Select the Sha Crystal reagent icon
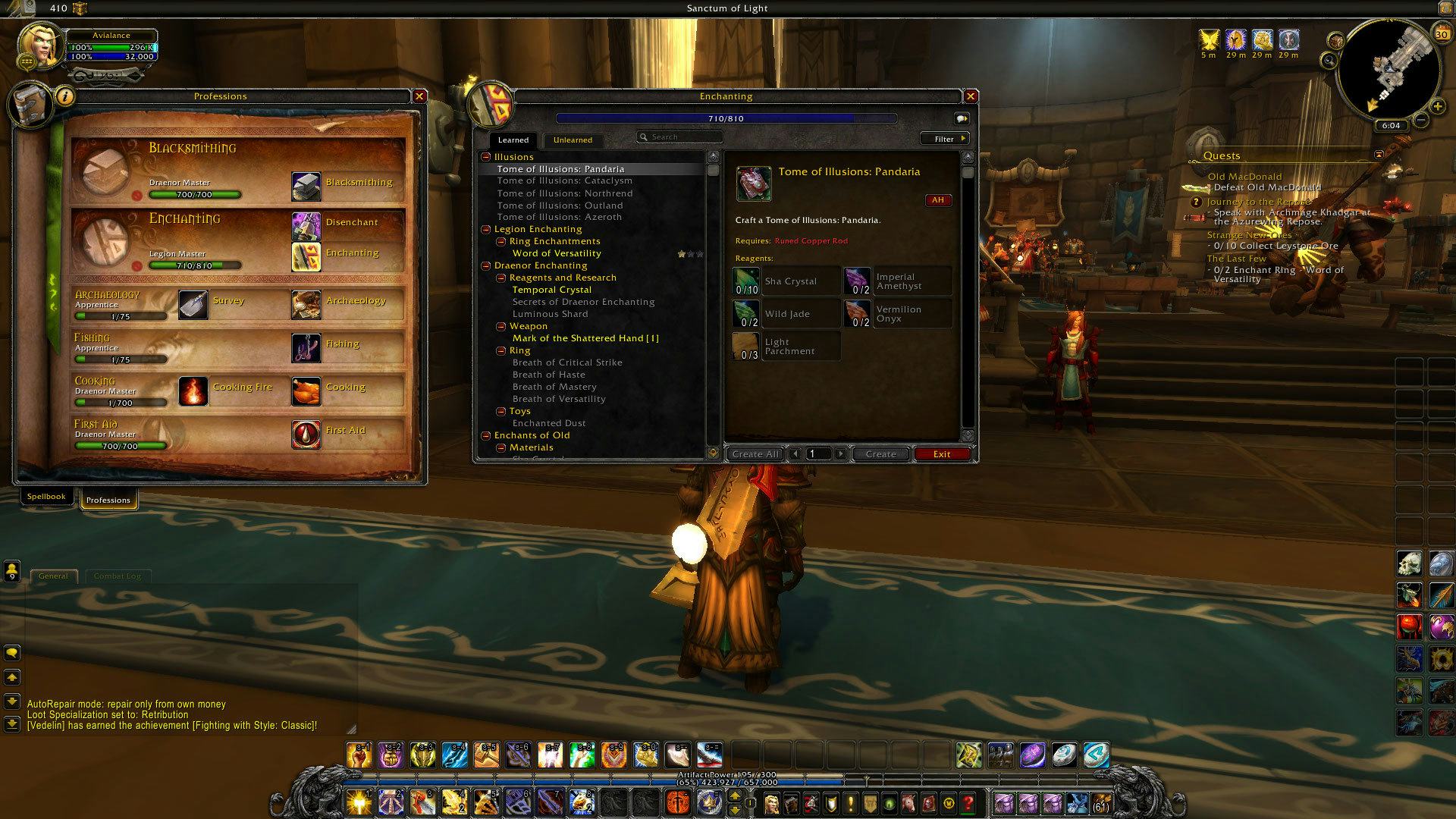 point(745,281)
